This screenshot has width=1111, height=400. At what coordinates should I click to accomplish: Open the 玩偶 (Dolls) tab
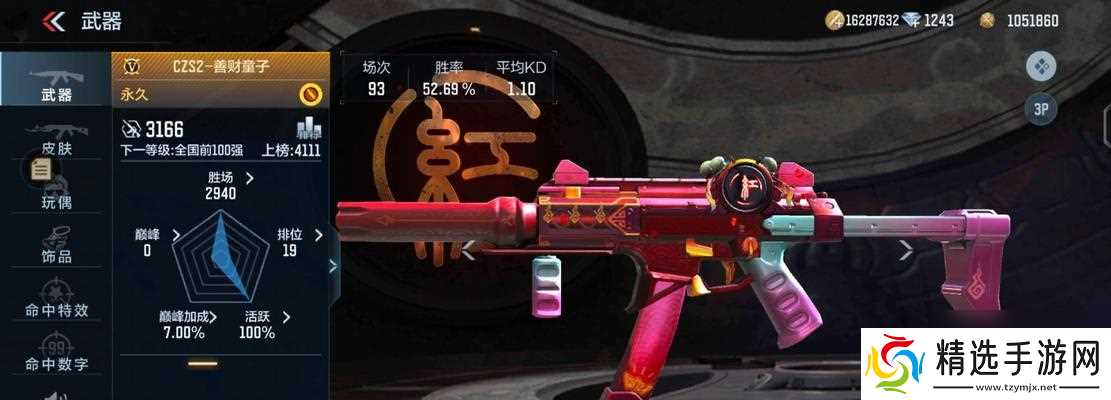tap(56, 192)
